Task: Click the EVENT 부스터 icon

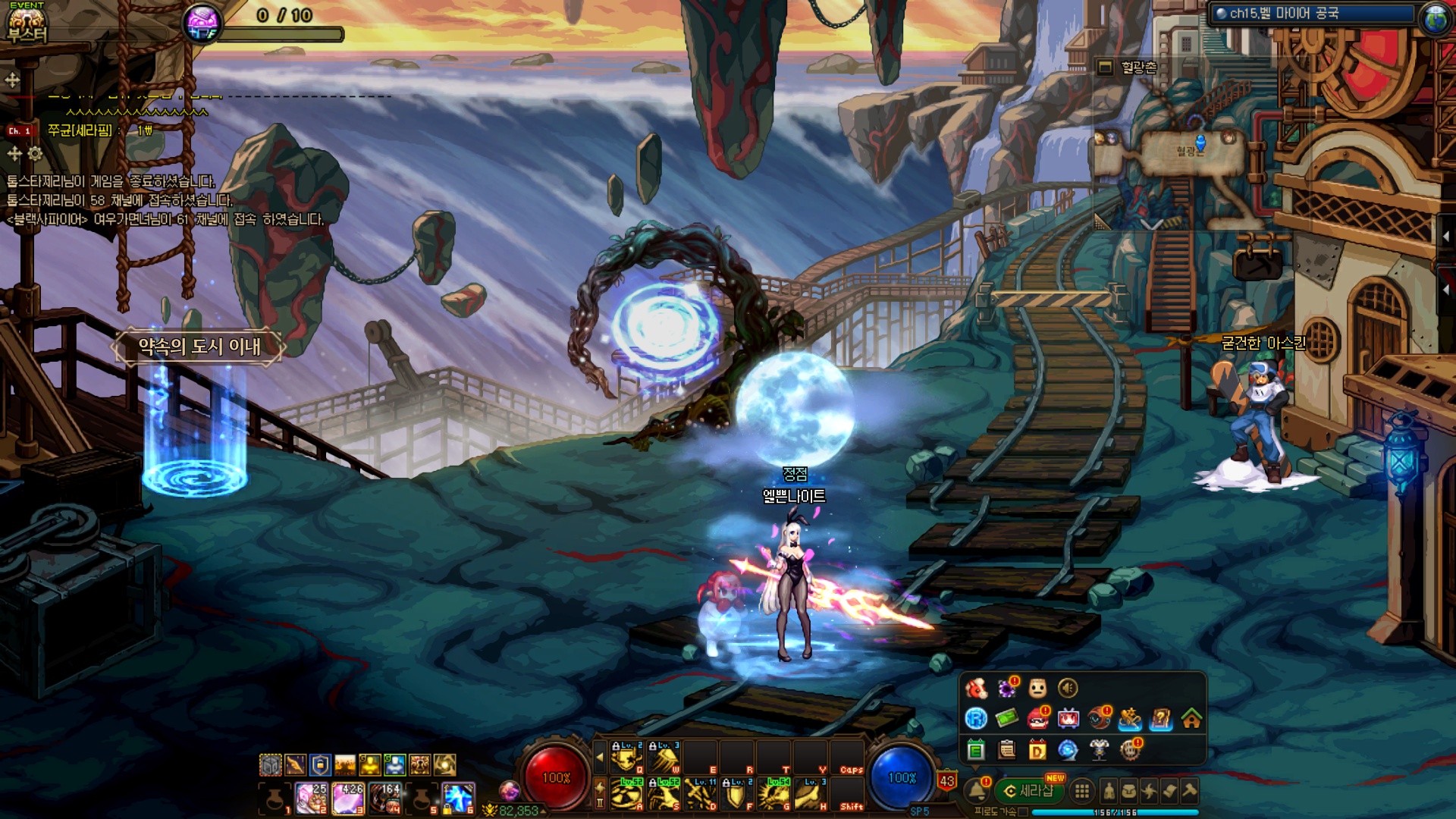Action: click(x=27, y=23)
